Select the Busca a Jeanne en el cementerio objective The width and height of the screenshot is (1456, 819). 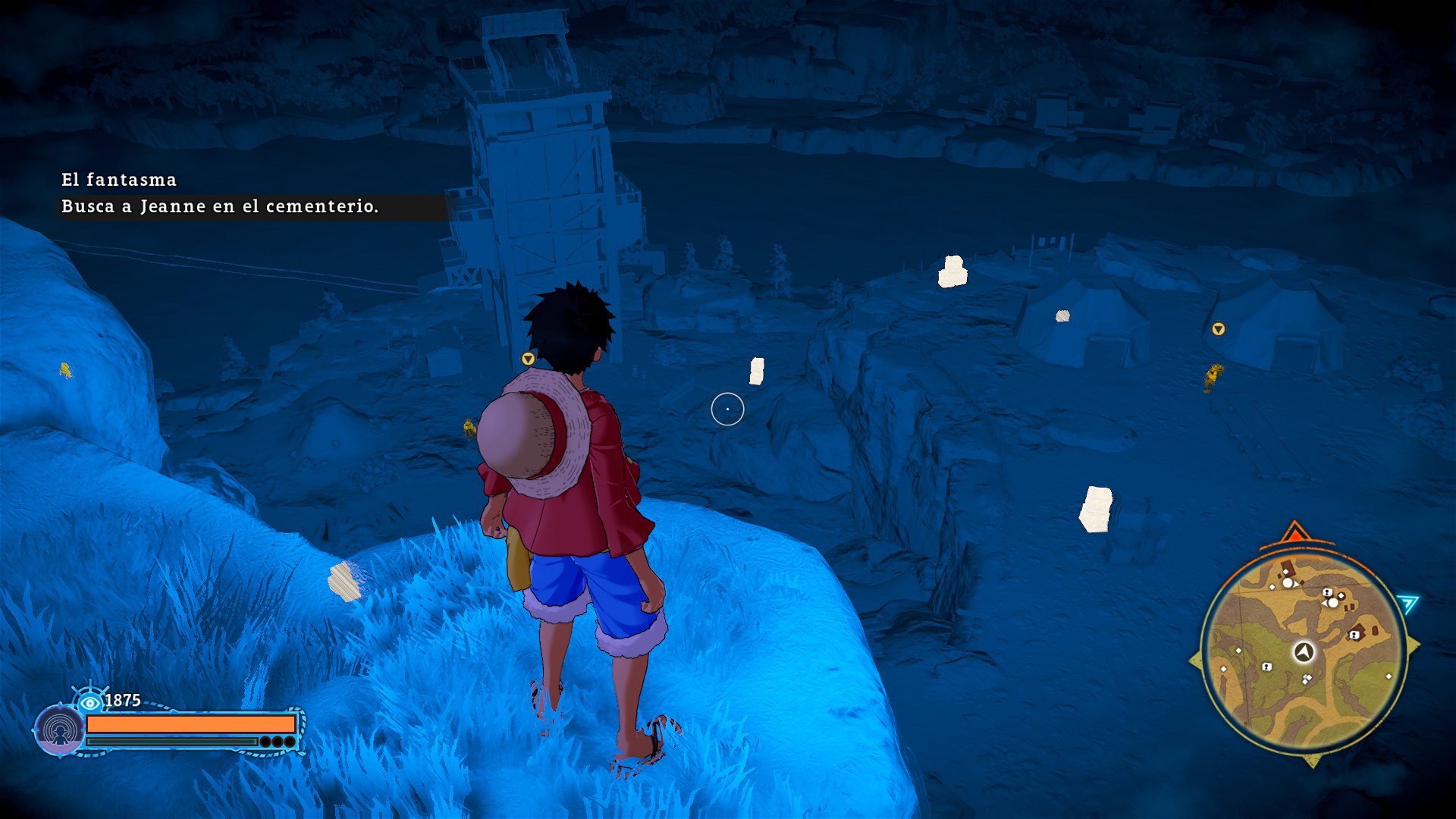pyautogui.click(x=220, y=206)
